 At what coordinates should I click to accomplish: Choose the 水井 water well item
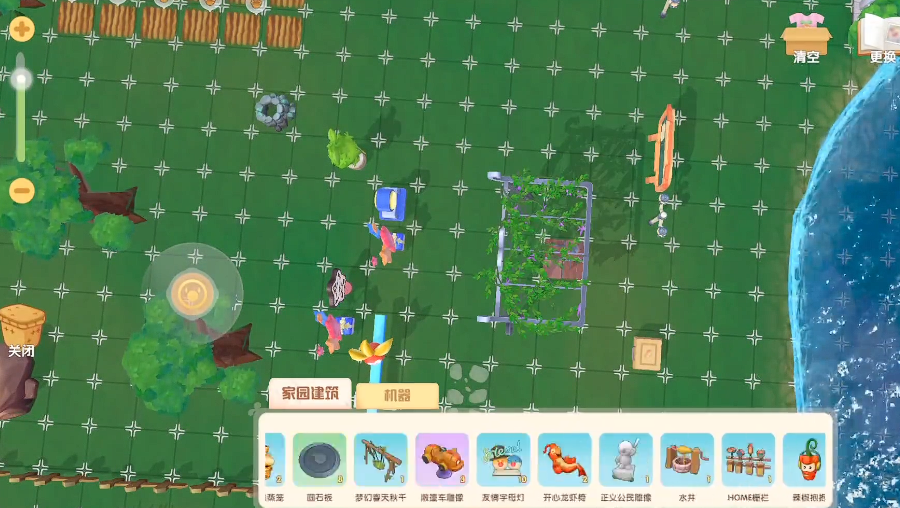coord(686,460)
